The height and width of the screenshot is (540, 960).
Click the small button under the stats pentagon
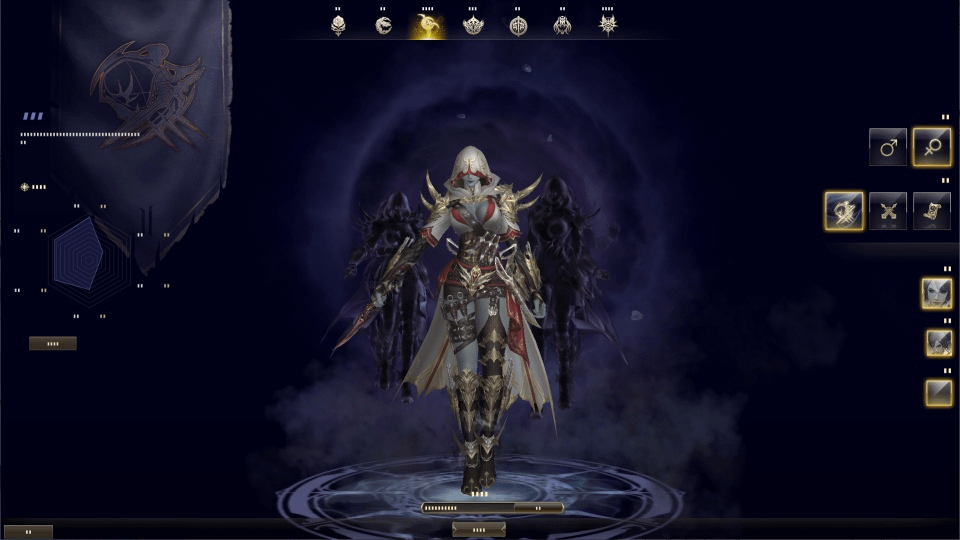click(53, 343)
